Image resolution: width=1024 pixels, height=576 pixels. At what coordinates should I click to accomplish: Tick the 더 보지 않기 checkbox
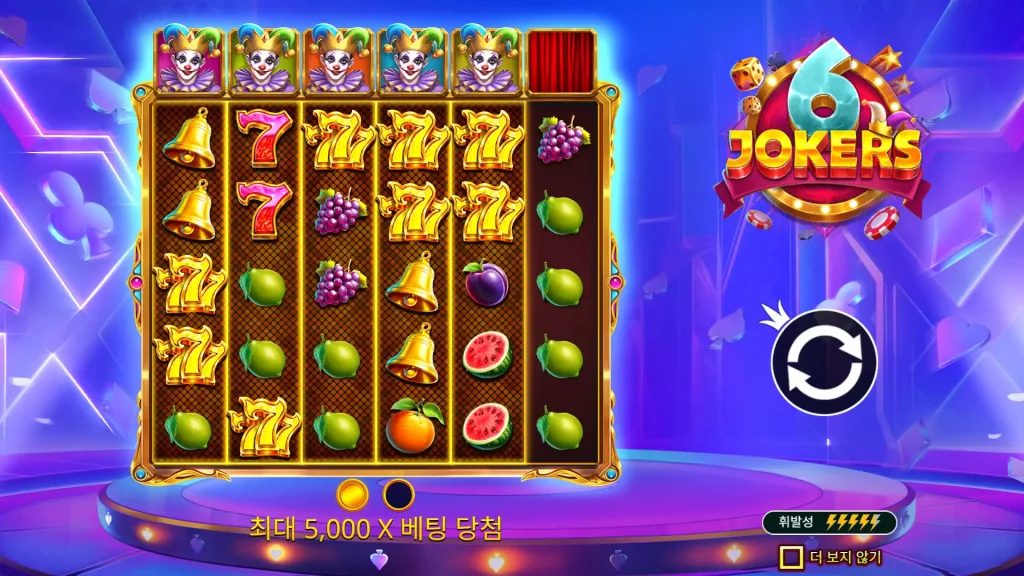(792, 556)
